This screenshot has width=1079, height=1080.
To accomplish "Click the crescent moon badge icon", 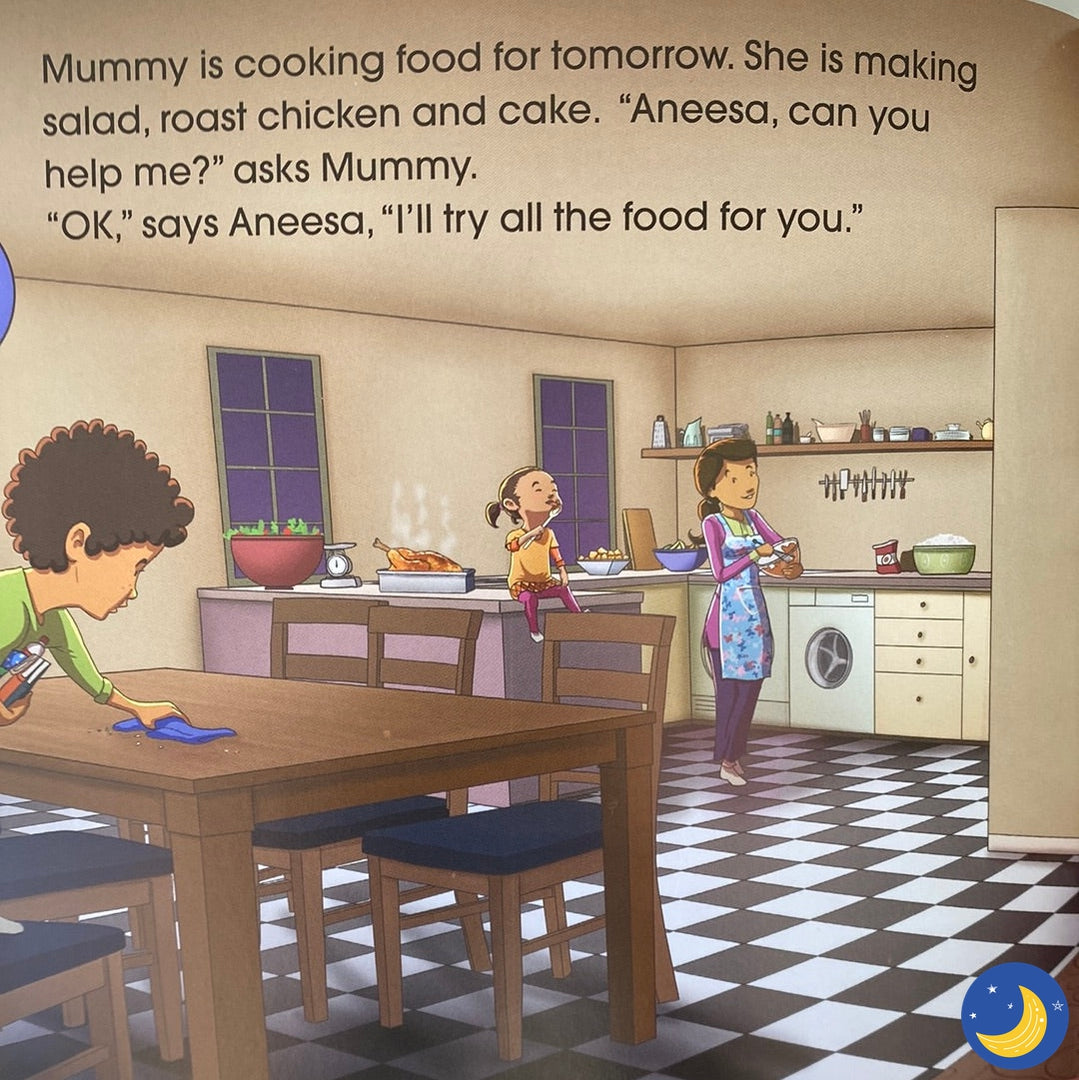I will [x=1014, y=1015].
